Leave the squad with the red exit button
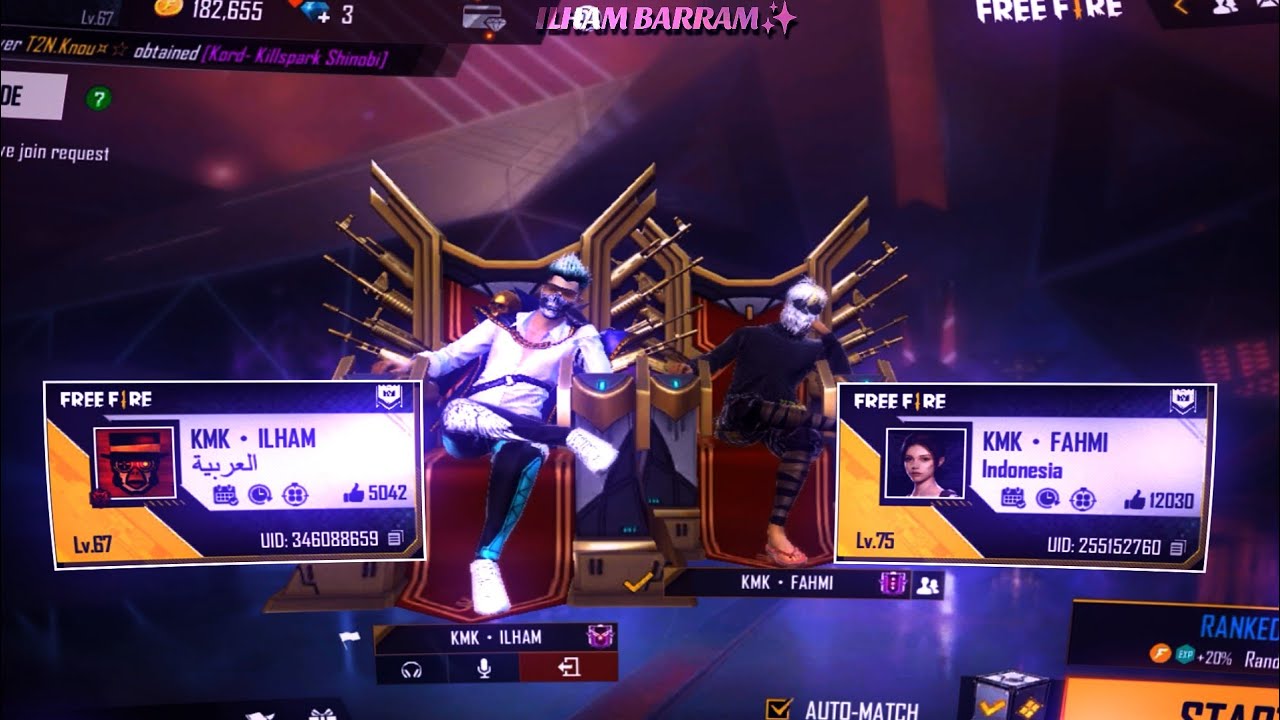This screenshot has height=720, width=1280. (x=569, y=668)
